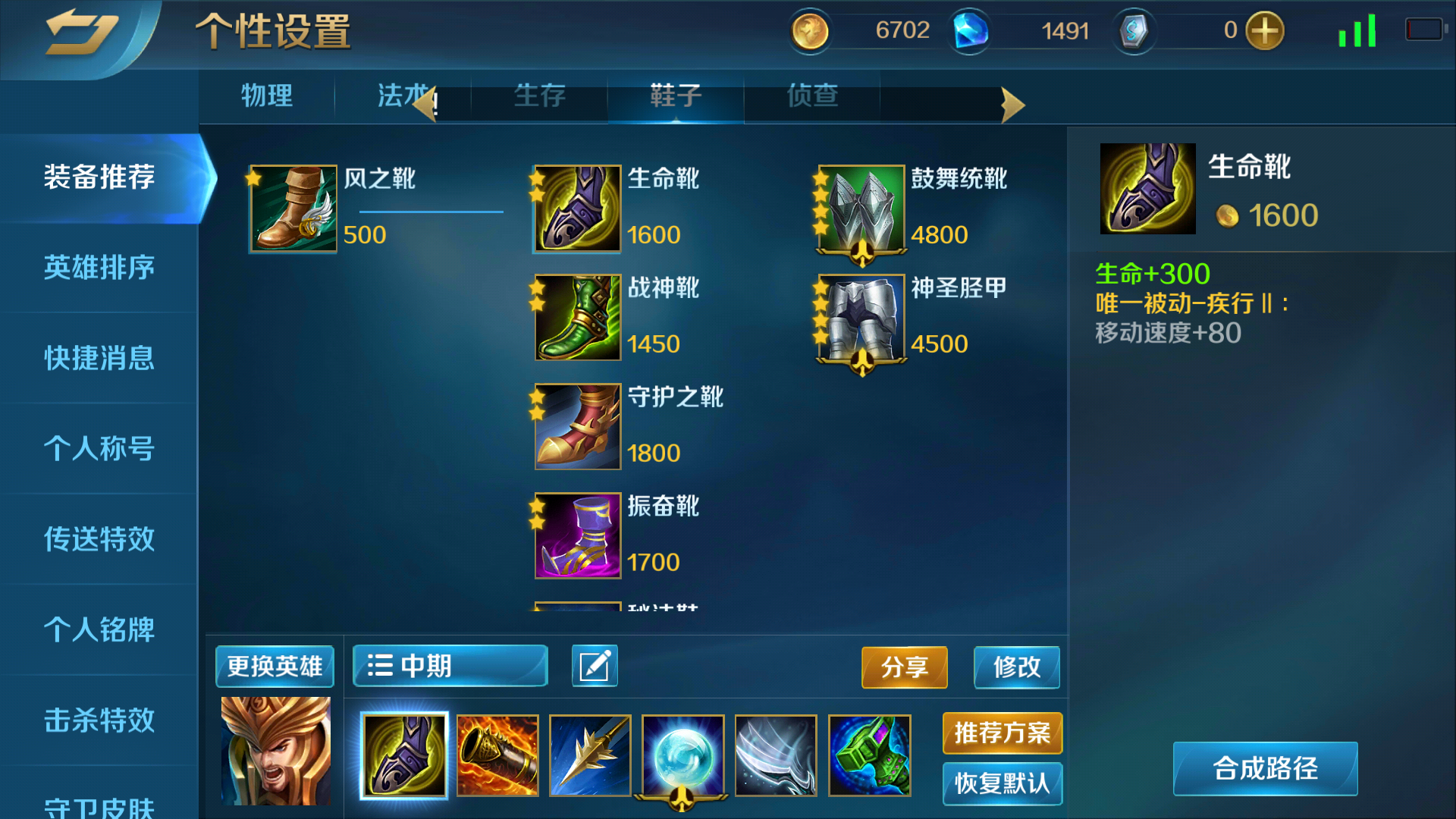This screenshot has width=1456, height=819.
Task: Choose the 守护之靴 item
Action: click(x=578, y=427)
